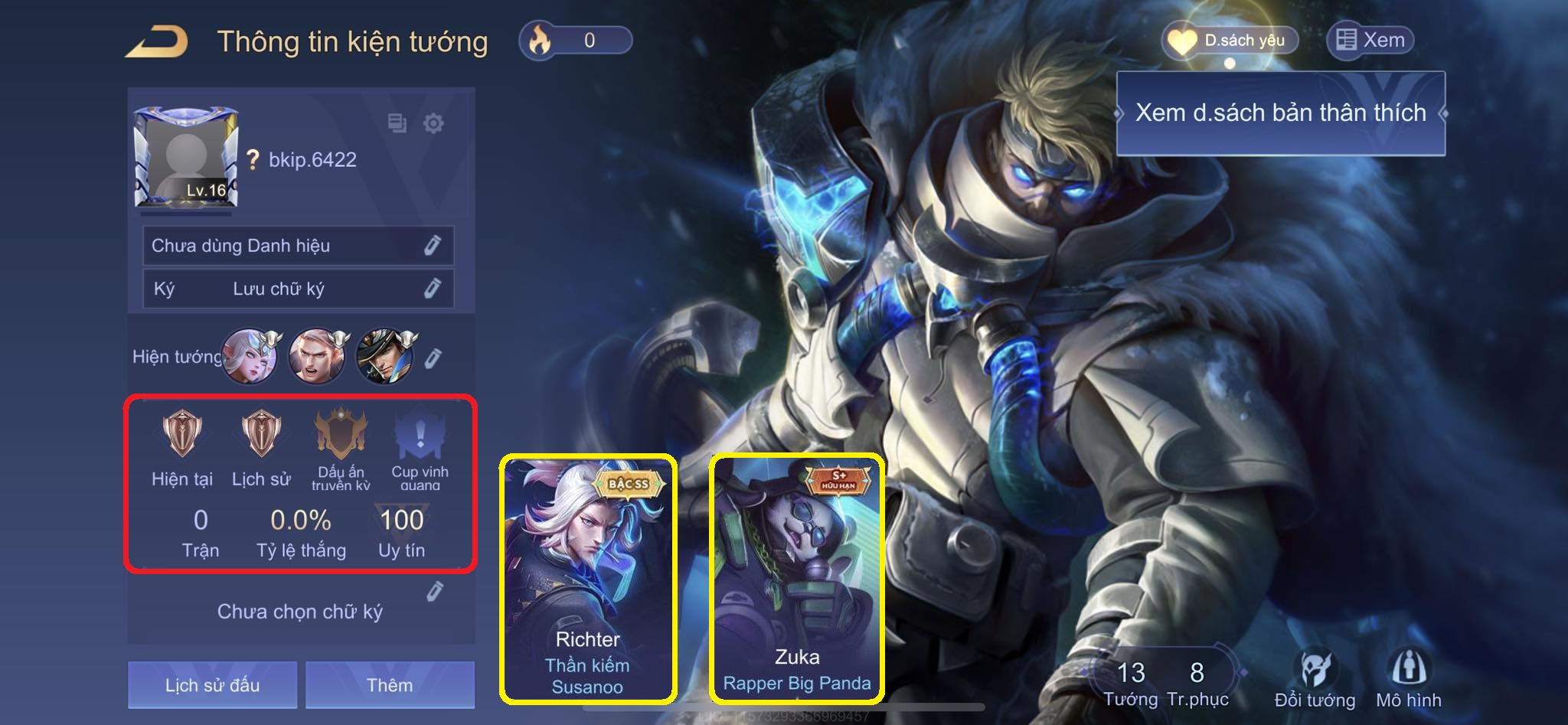Edit the Danh hiệu title field
The height and width of the screenshot is (725, 1568).
433,246
